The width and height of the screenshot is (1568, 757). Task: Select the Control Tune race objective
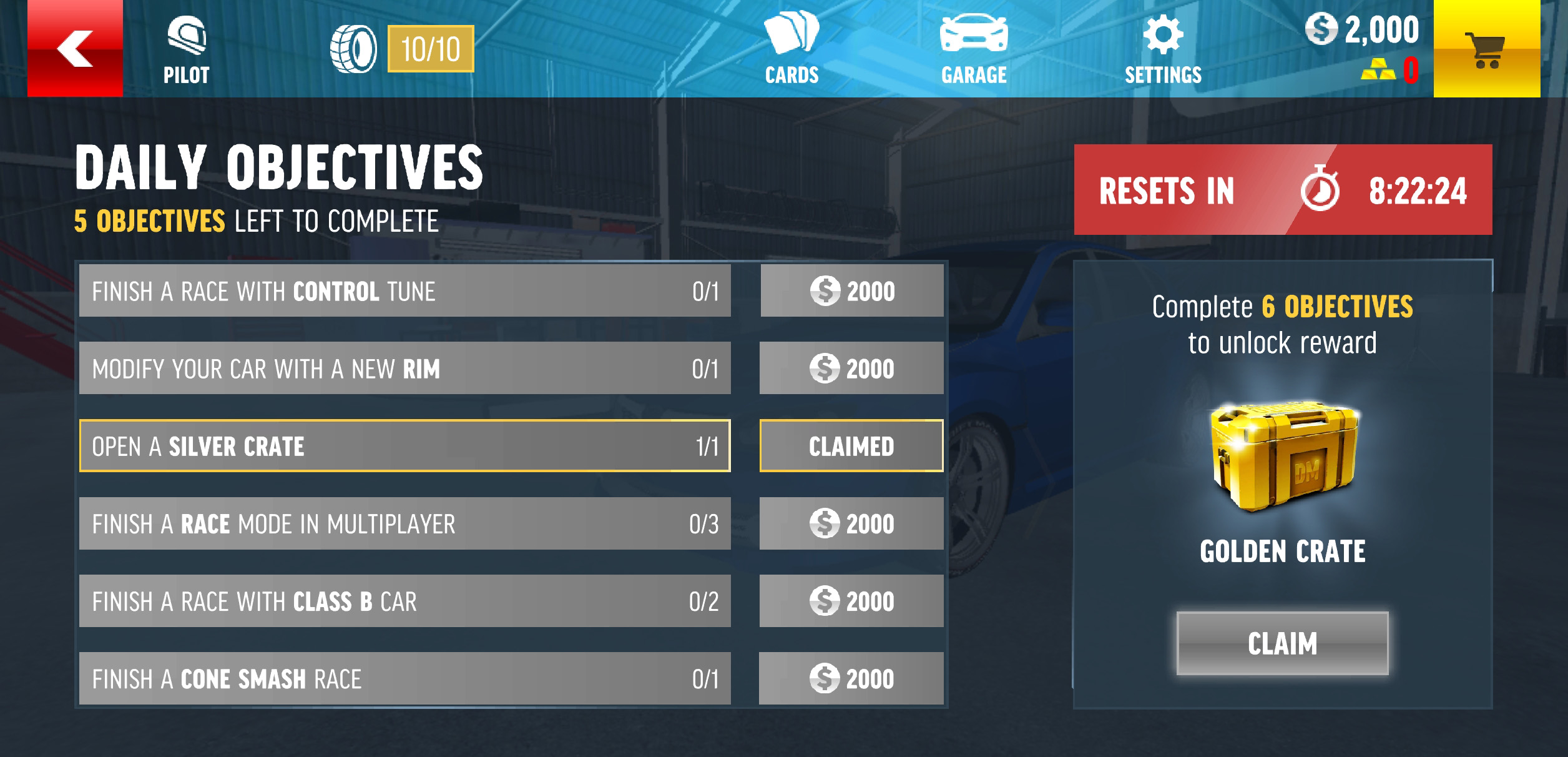(x=404, y=291)
